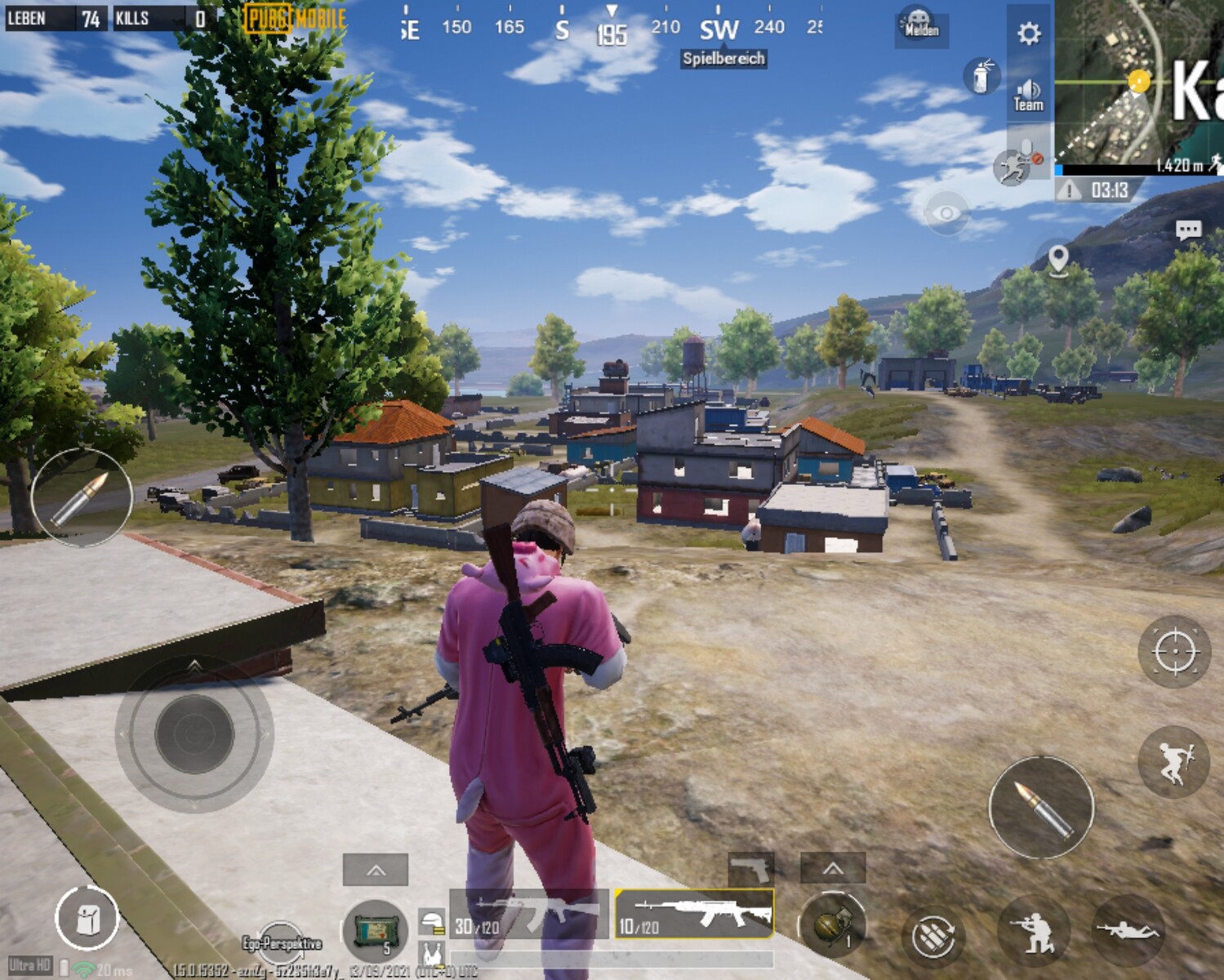Open the backpack inventory
The image size is (1224, 980).
(87, 919)
